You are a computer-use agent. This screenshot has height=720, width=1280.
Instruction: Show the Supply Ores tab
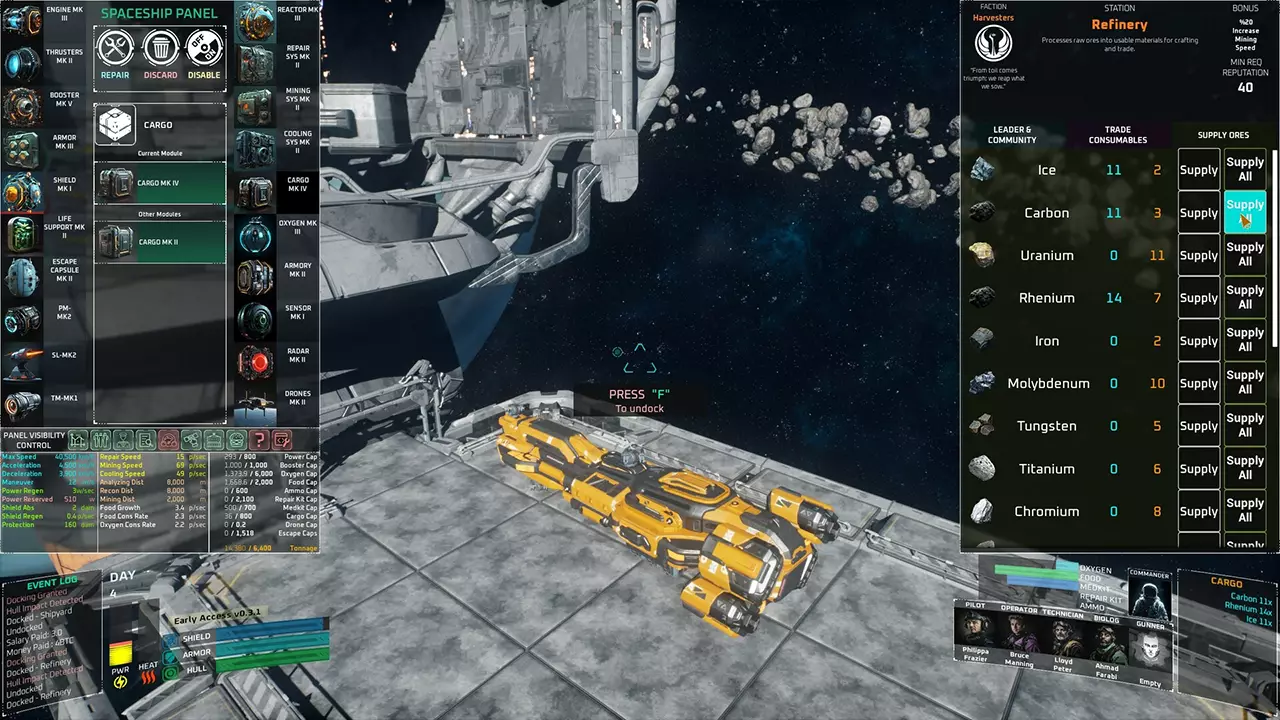coord(1223,135)
